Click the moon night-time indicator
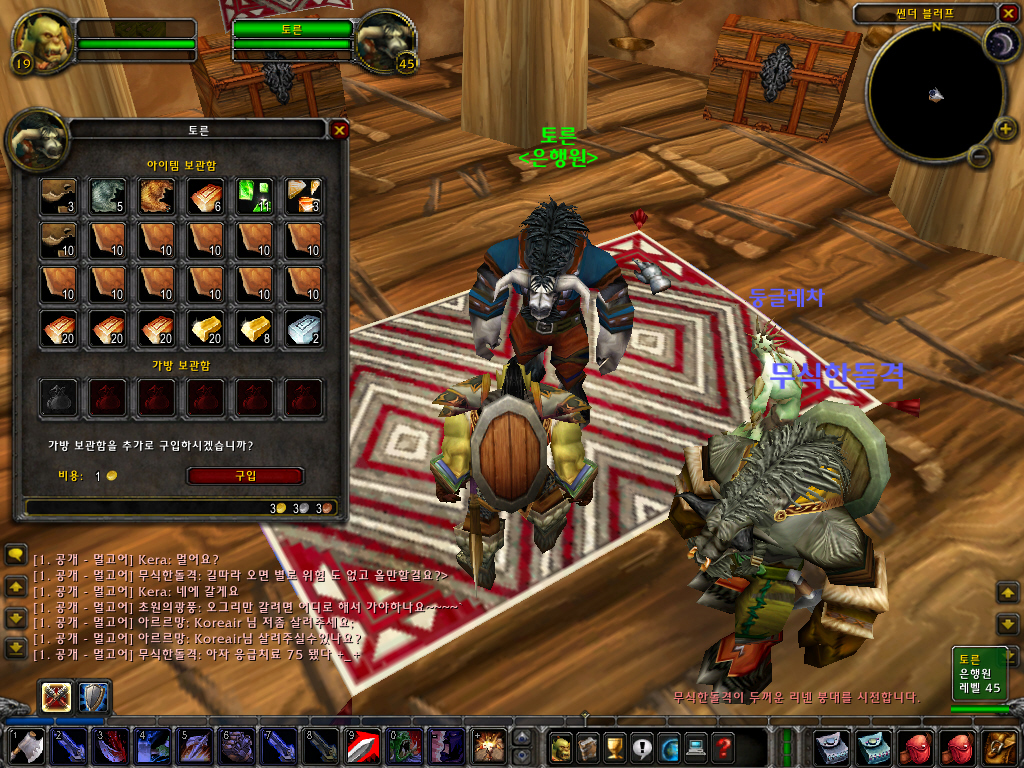 tap(1001, 42)
